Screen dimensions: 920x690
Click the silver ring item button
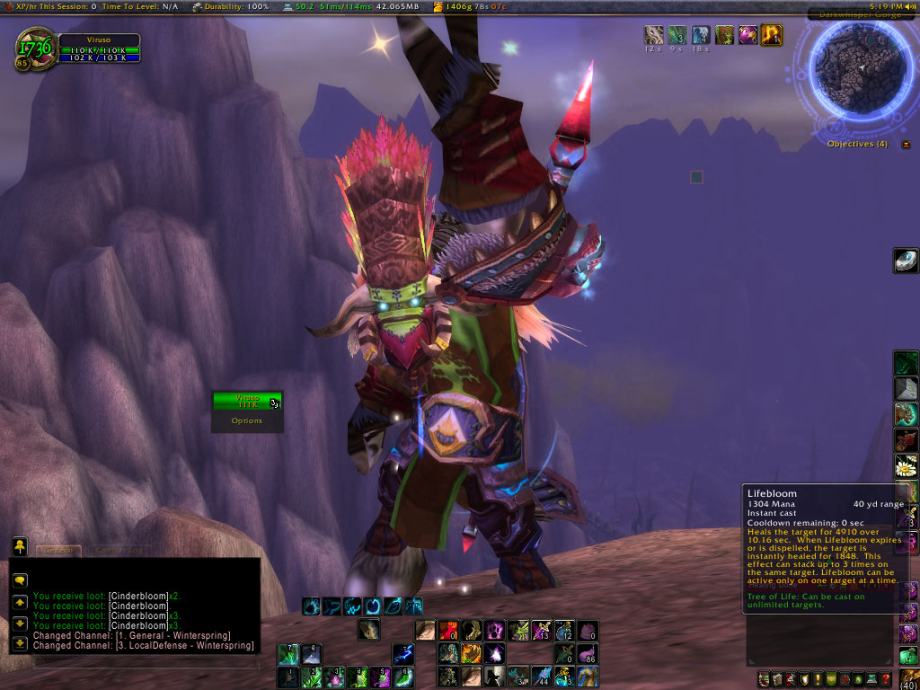pos(906,260)
